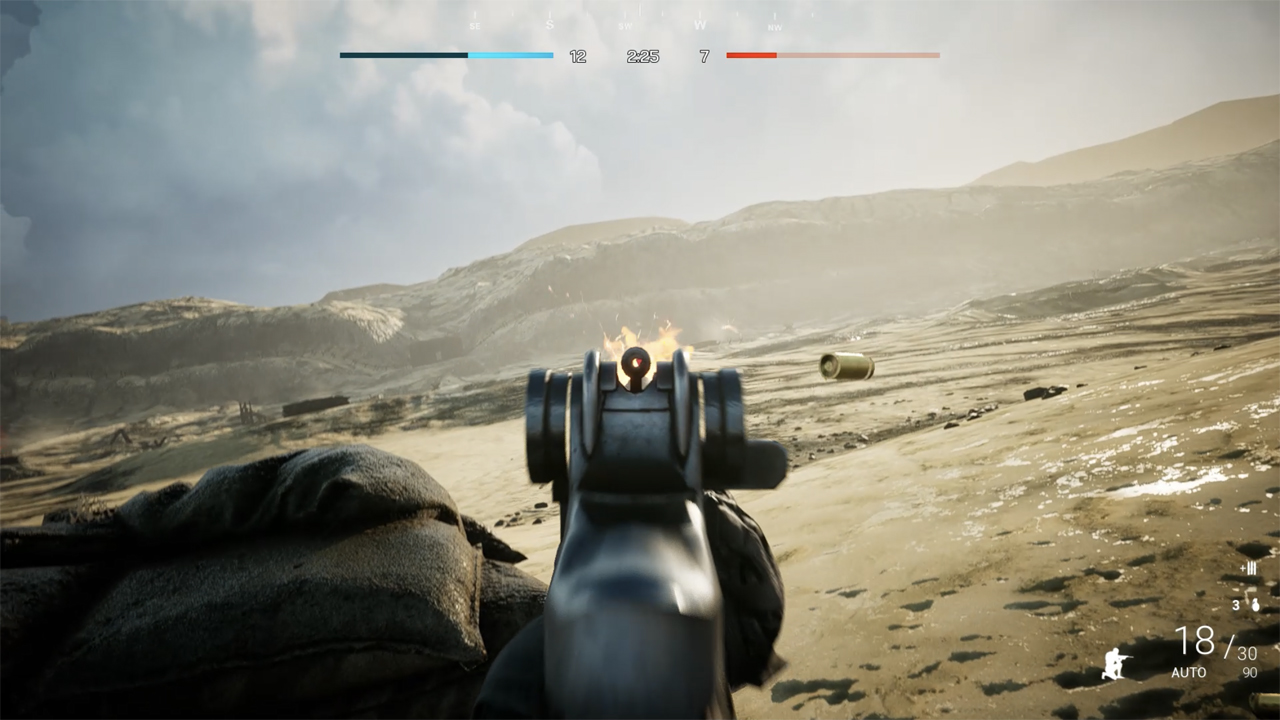Viewport: 1280px width, 720px height.
Task: Click the SE marker on the compass
Action: [475, 26]
